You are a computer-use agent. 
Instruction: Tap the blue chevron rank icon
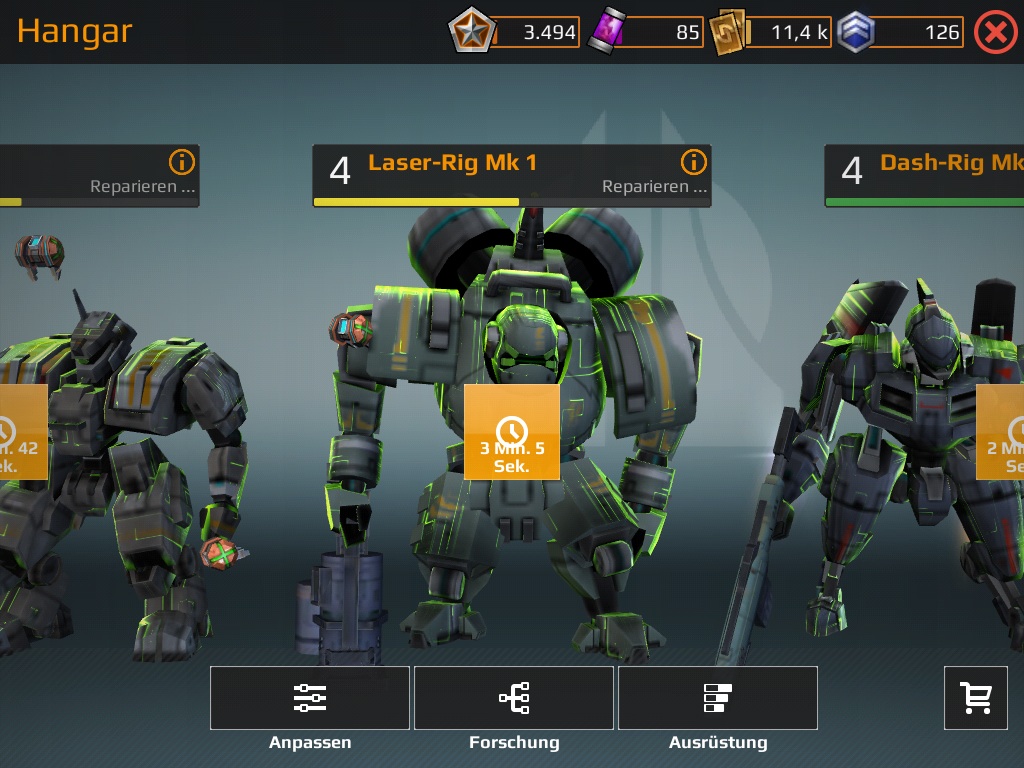pyautogui.click(x=855, y=32)
